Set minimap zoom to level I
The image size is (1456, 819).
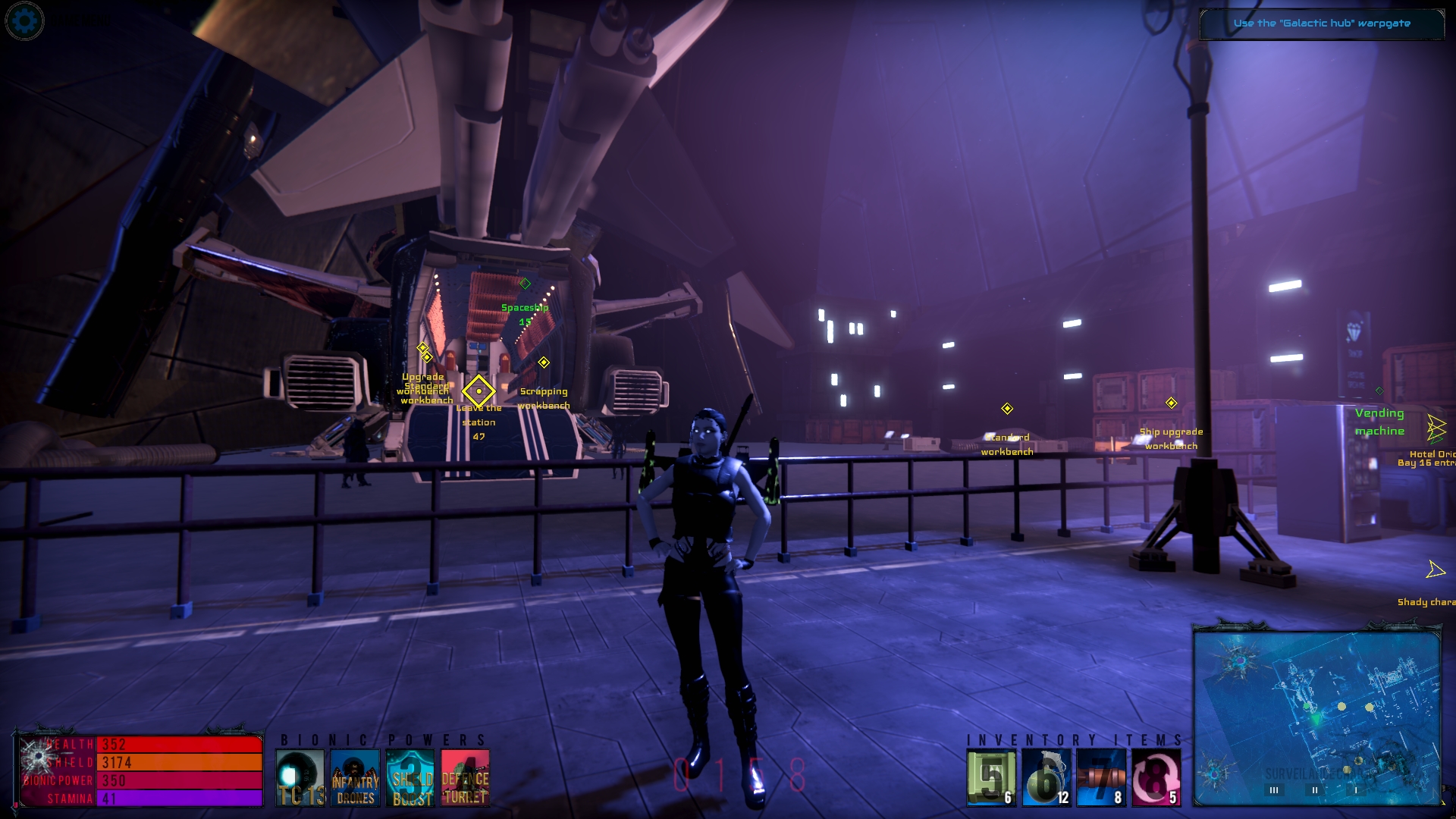point(1356,790)
